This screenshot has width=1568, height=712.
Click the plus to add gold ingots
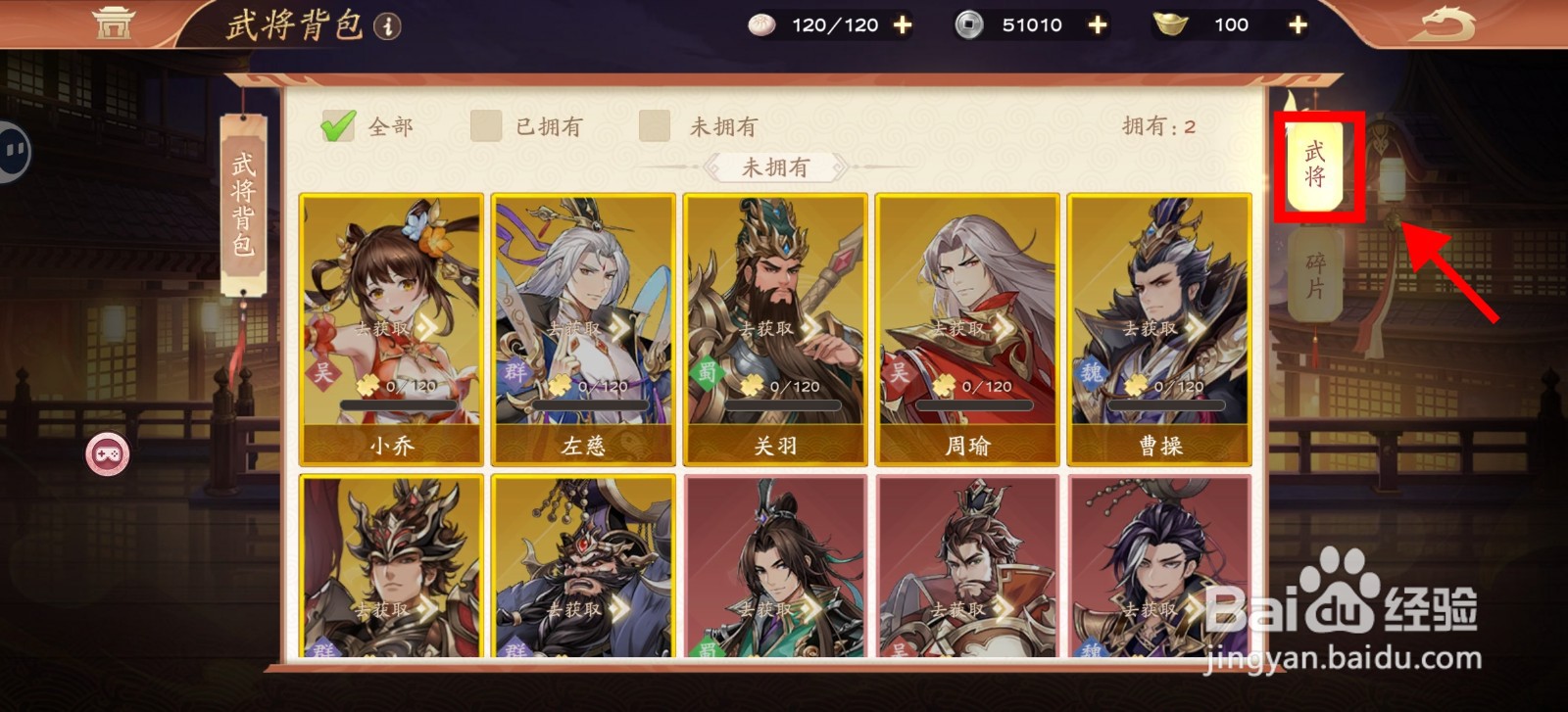tap(1297, 24)
